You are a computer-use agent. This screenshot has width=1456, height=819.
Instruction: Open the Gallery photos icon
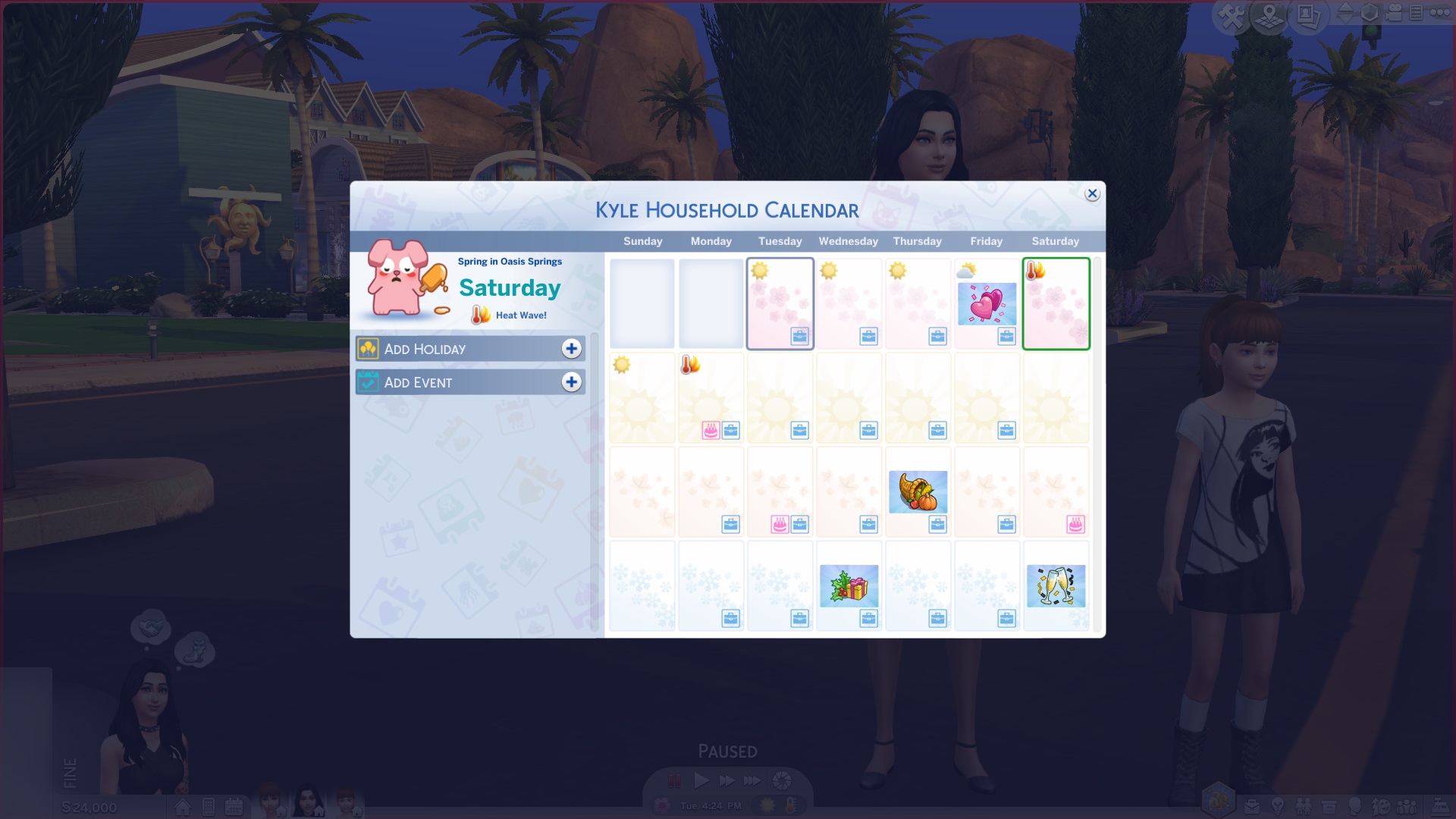tap(1308, 14)
